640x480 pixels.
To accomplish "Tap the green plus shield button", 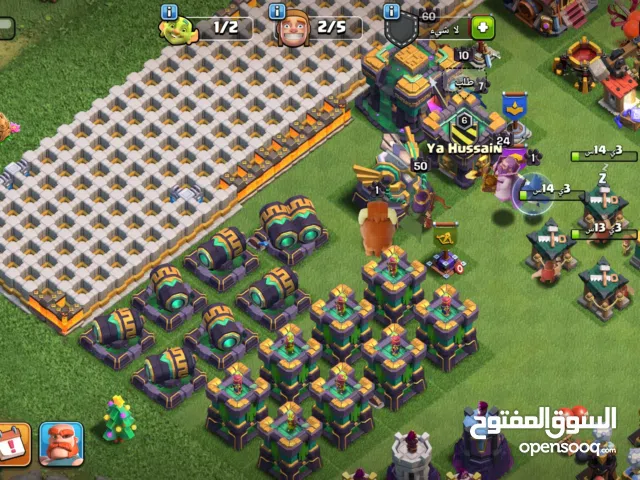I will point(484,28).
